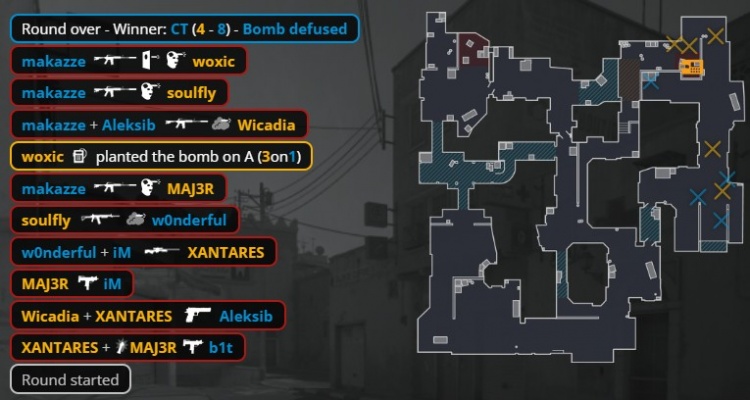Click the Round started entry
The height and width of the screenshot is (400, 750).
[x=70, y=380]
